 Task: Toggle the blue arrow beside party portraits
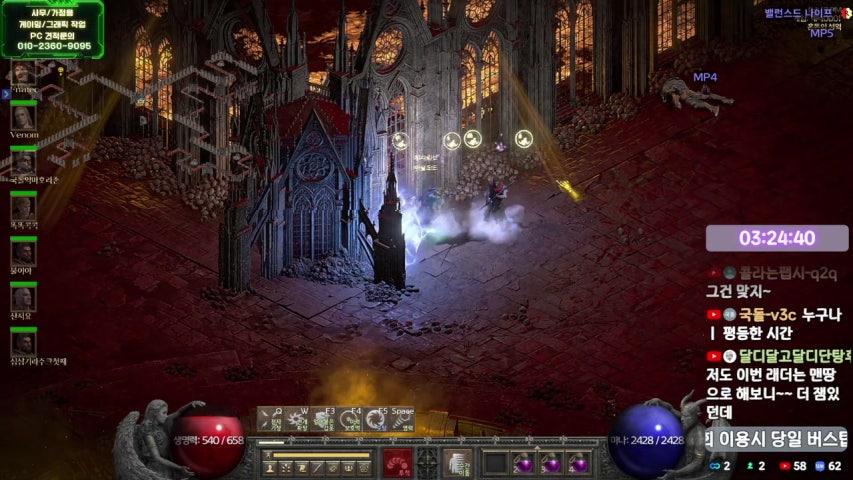click(x=5, y=94)
